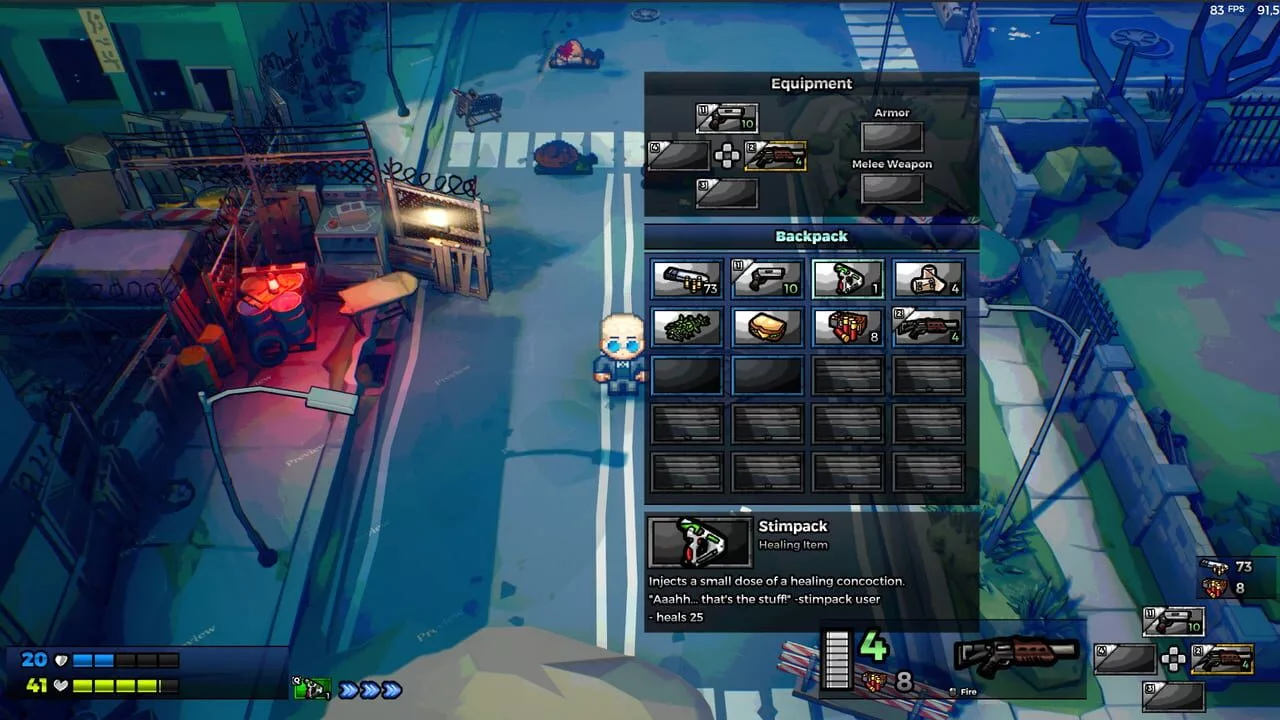Use the stimpack icon beside the health bars

click(x=313, y=689)
